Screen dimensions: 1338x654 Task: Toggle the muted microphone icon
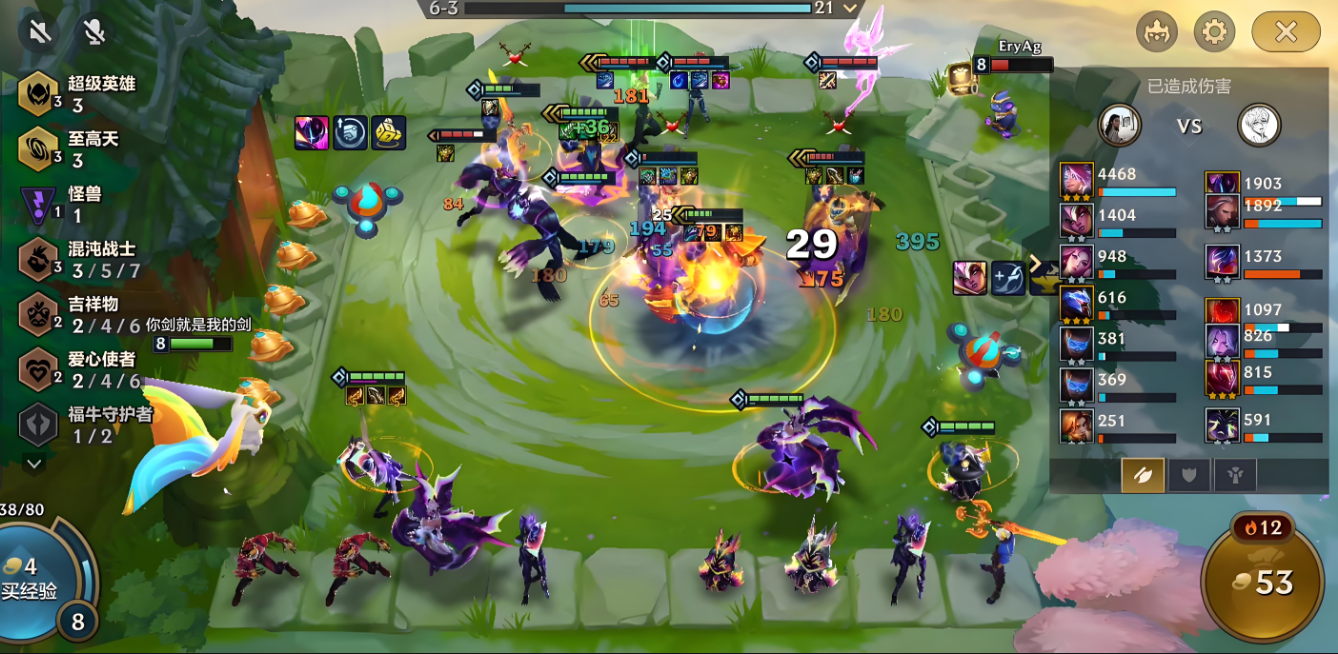pos(95,32)
